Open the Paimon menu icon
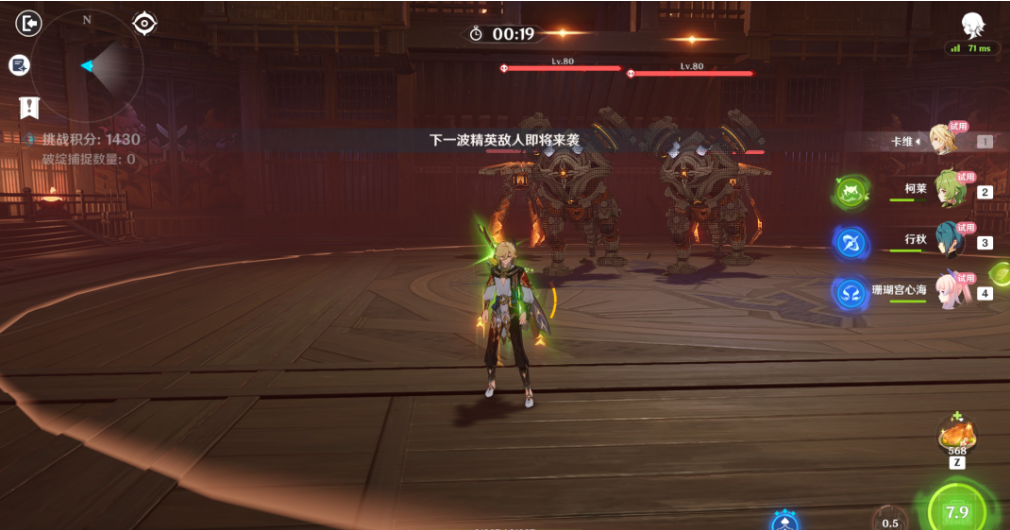 pyautogui.click(x=971, y=25)
